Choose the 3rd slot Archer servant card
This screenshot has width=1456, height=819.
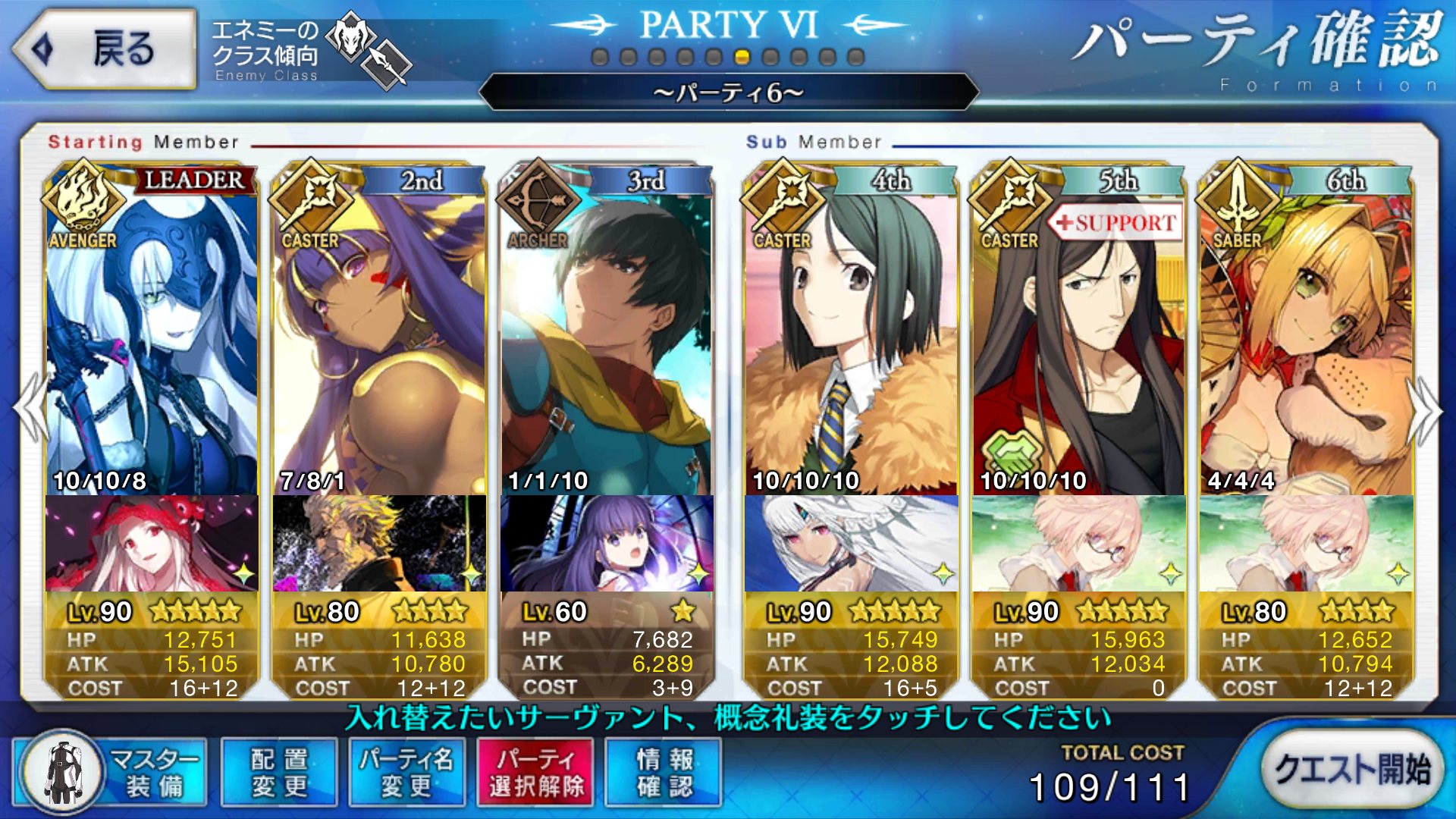607,341
